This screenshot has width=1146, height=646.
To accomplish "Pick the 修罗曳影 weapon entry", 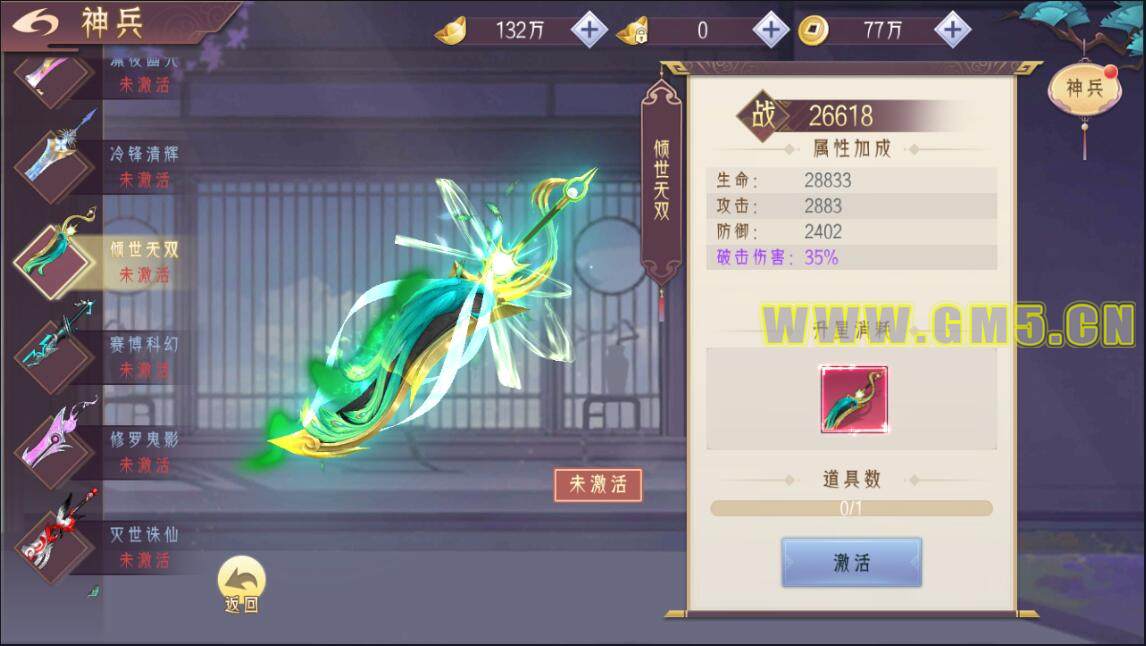I will pyautogui.click(x=100, y=450).
